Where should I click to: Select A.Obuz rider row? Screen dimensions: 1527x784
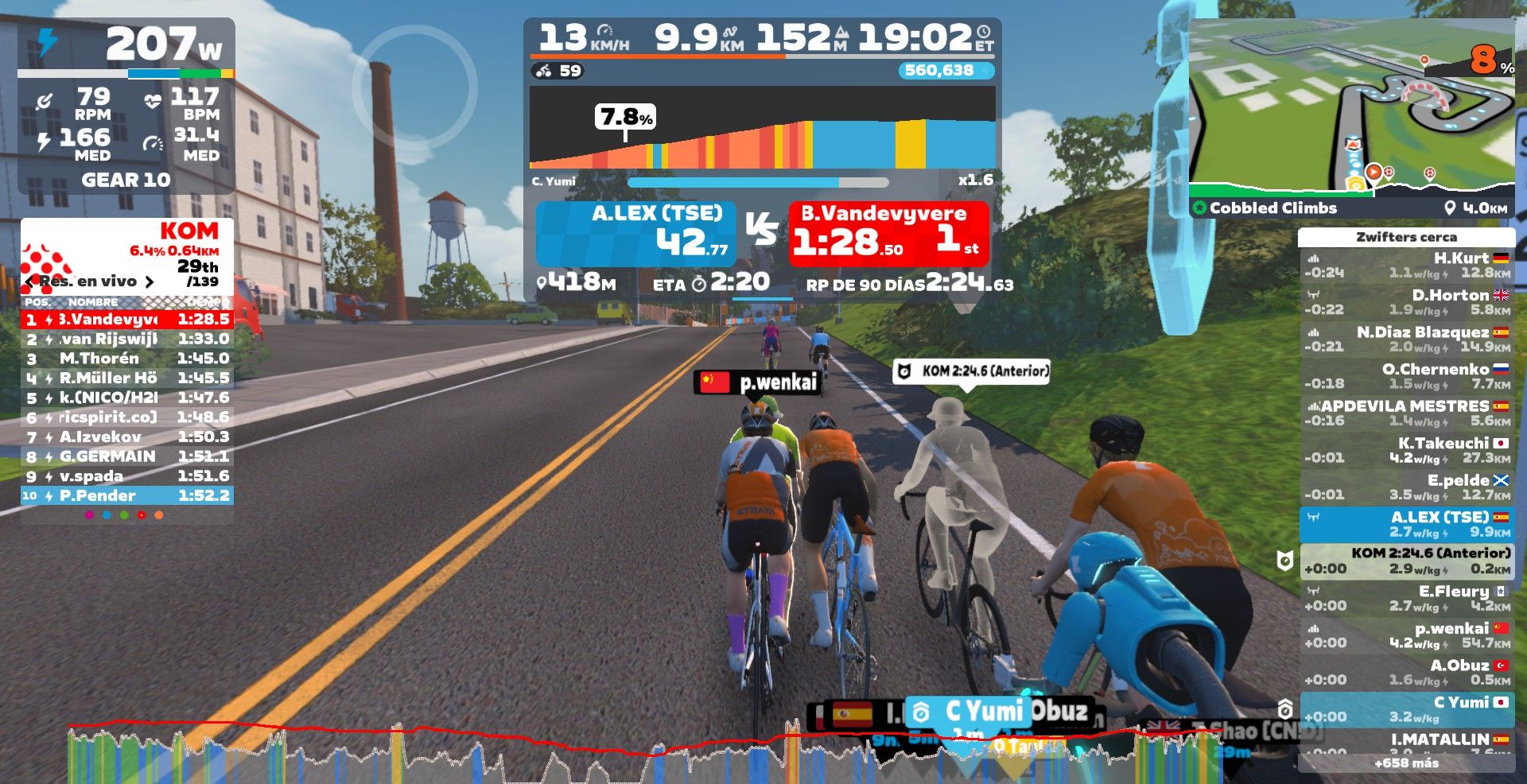click(1406, 673)
